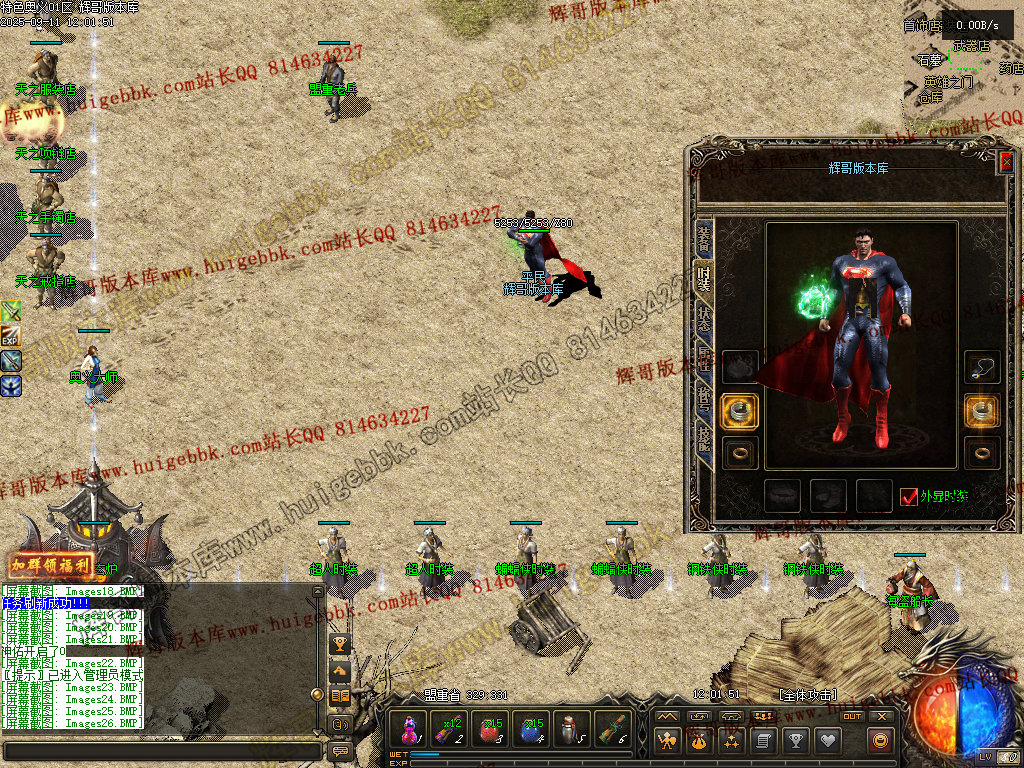Image resolution: width=1024 pixels, height=768 pixels.
Task: Select the green scroll in hotbar slot 6
Action: click(x=612, y=729)
